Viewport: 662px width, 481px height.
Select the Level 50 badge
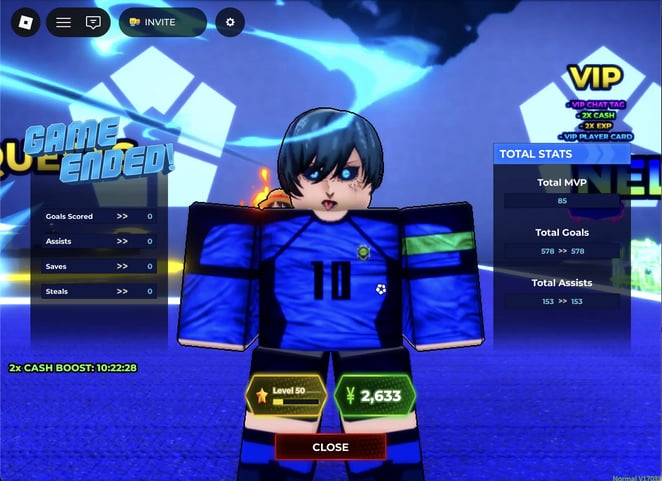286,396
